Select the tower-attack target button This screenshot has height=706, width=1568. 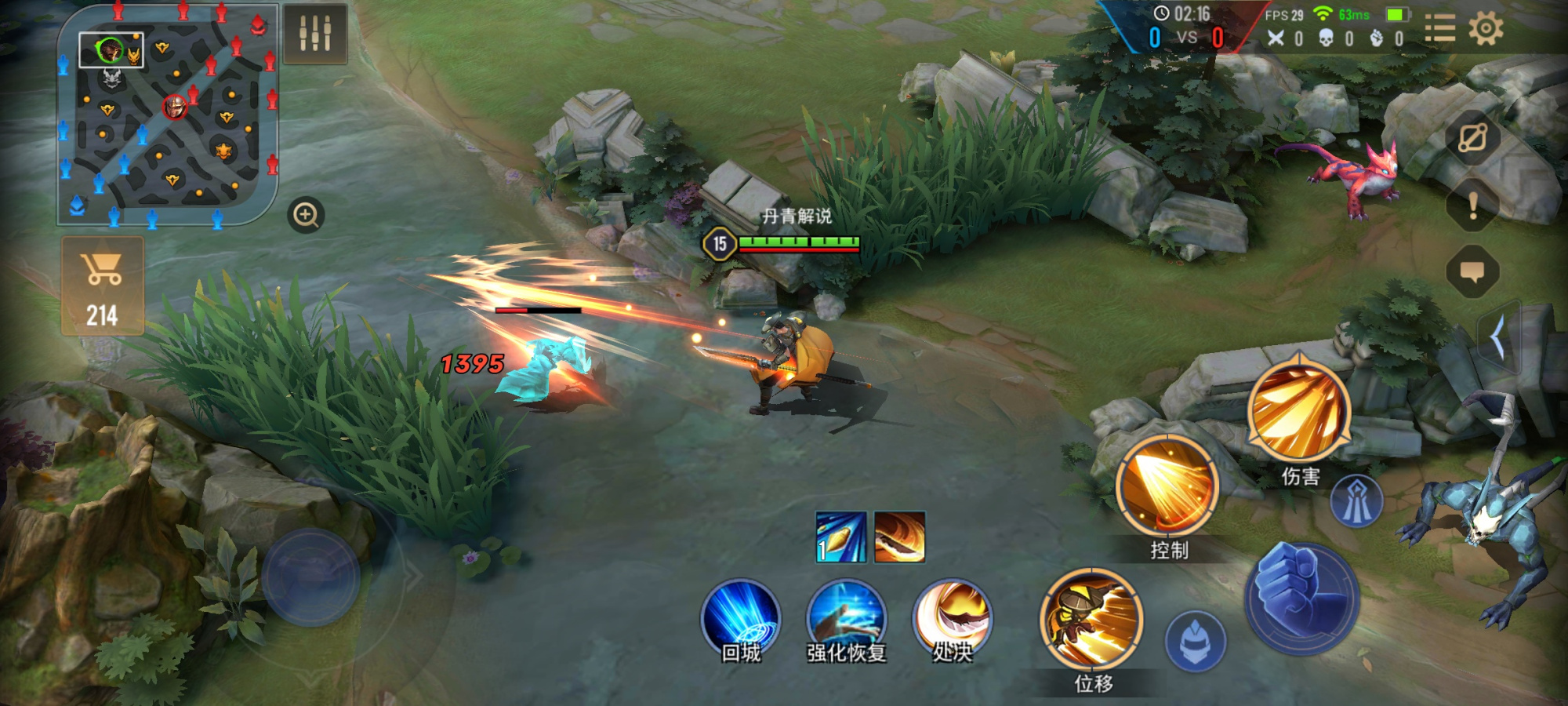(1356, 502)
